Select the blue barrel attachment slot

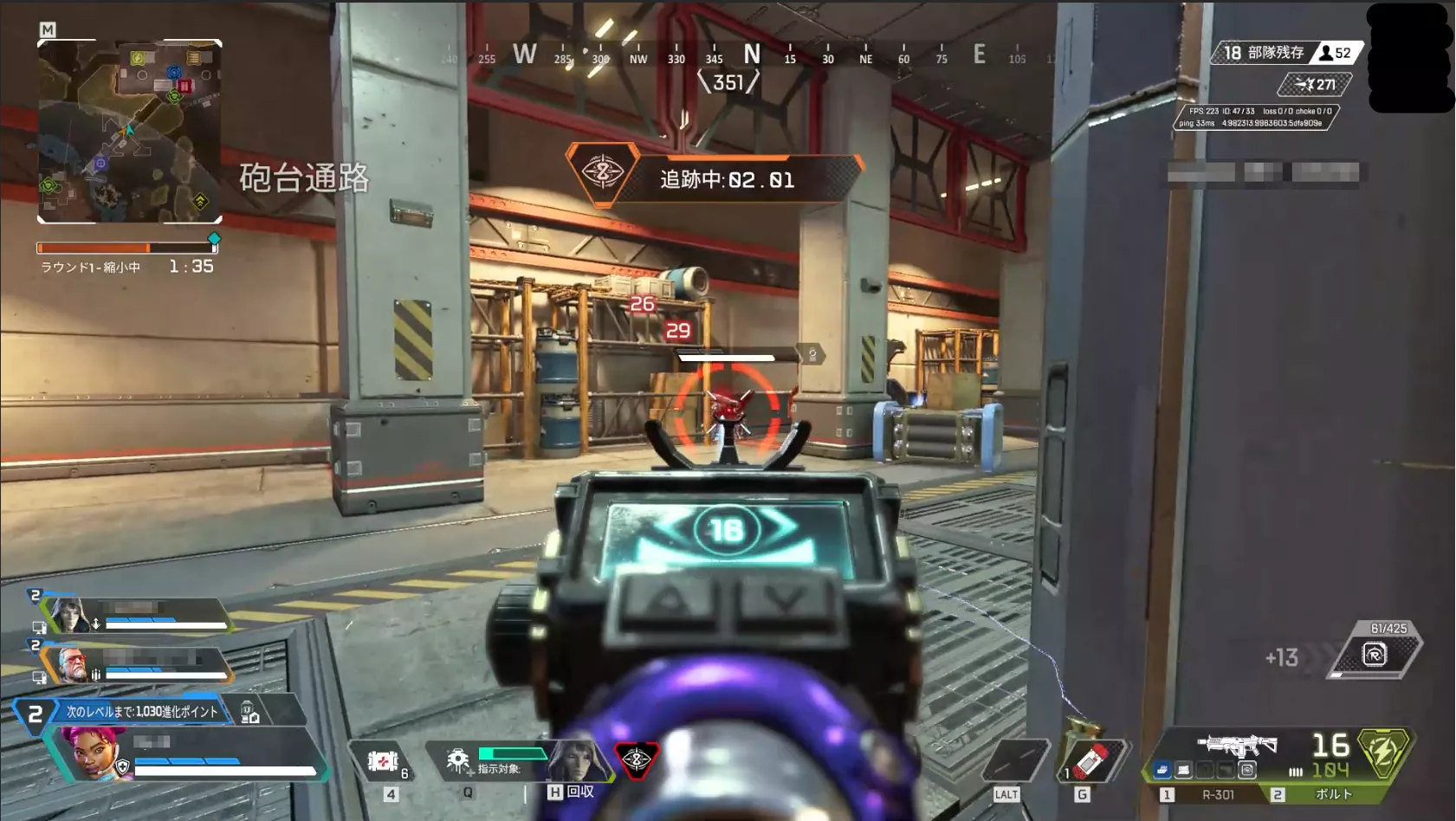(1162, 769)
